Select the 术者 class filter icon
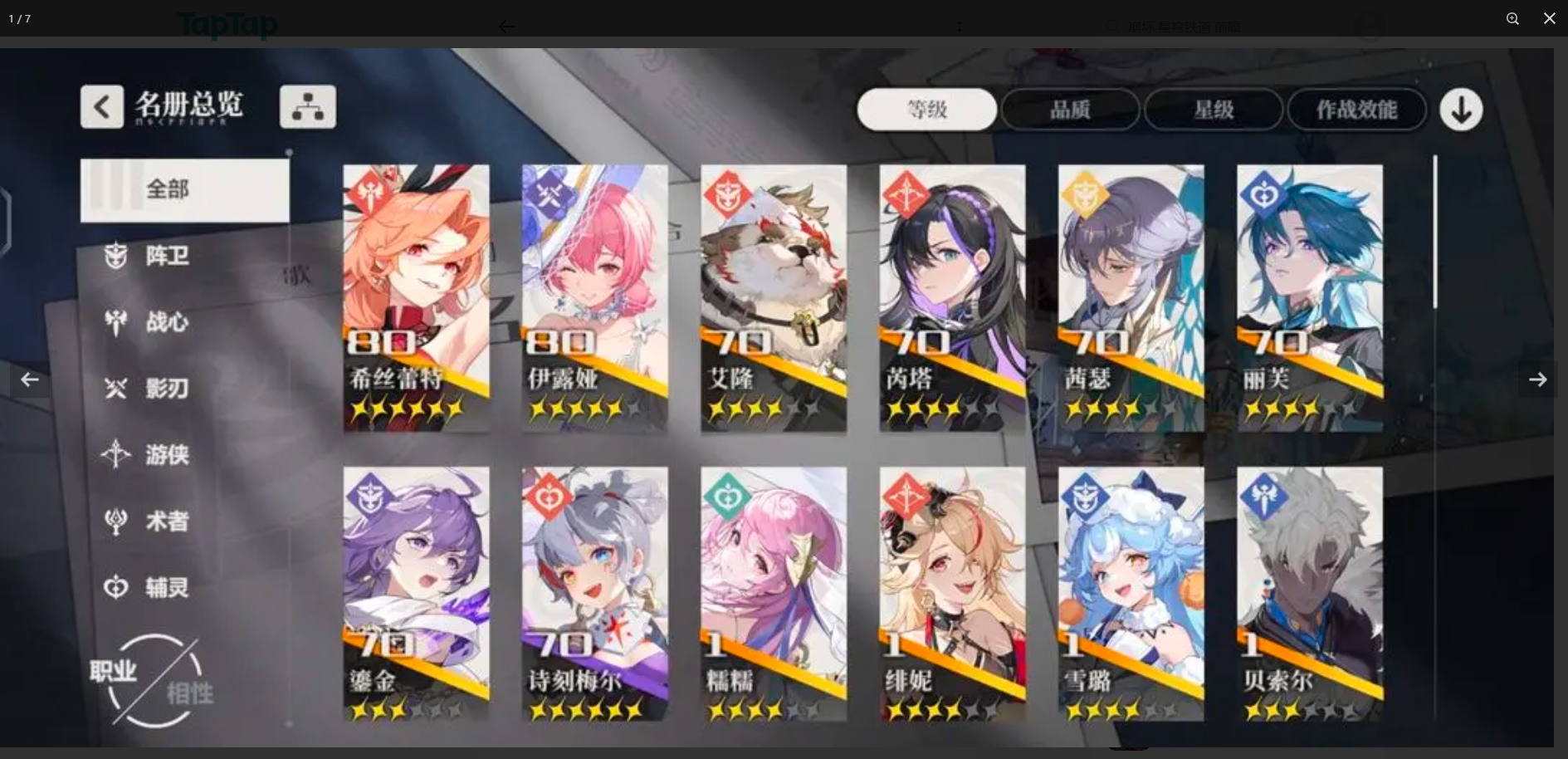 pyautogui.click(x=116, y=521)
